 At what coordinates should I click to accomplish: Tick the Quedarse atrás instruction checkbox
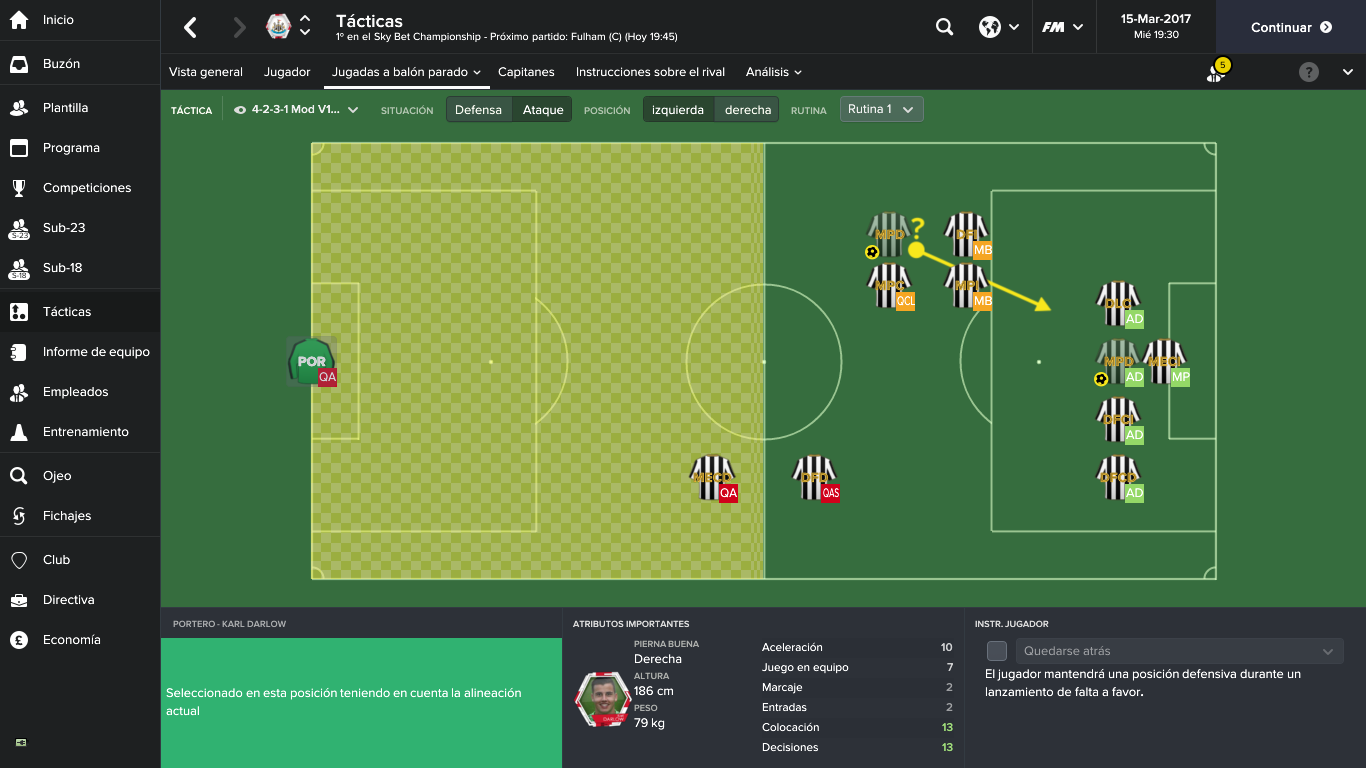pos(996,651)
